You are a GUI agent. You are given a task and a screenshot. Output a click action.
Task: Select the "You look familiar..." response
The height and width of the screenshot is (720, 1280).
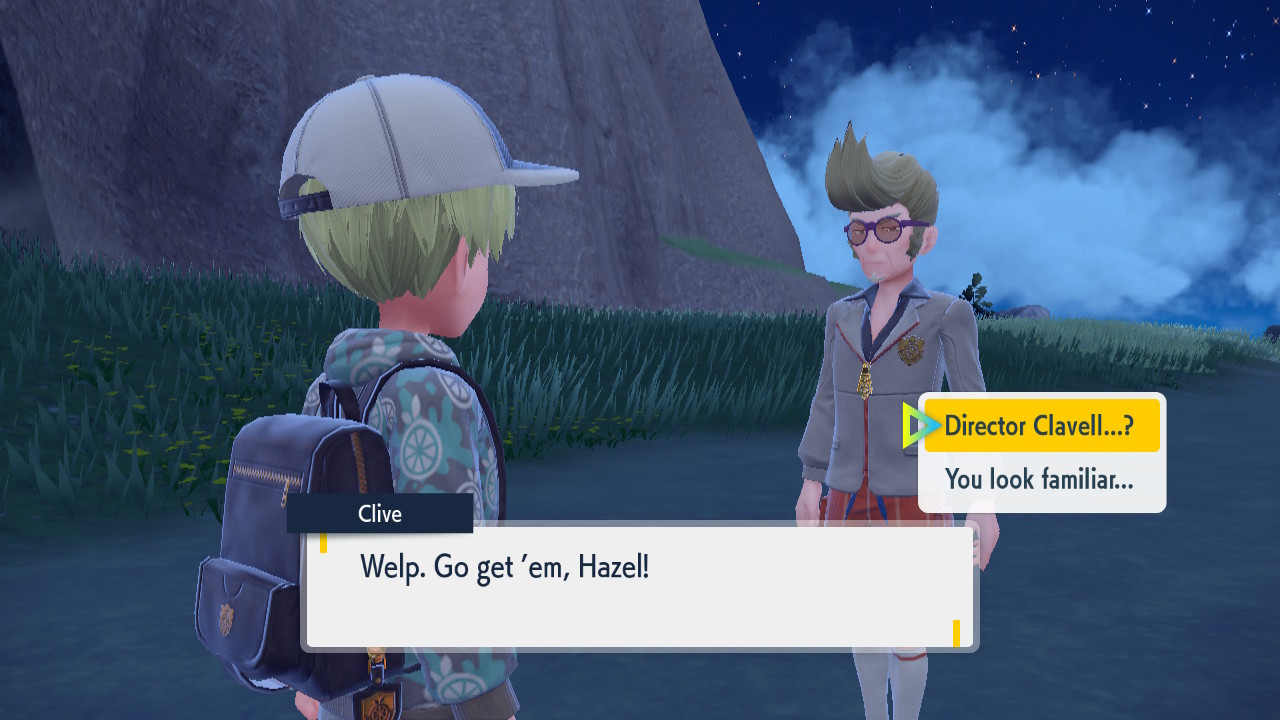pyautogui.click(x=1040, y=480)
